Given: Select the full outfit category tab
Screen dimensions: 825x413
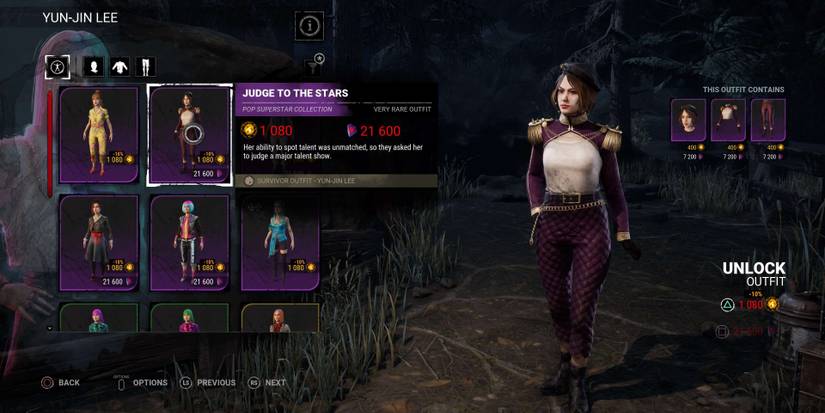Looking at the screenshot, I should (x=57, y=66).
